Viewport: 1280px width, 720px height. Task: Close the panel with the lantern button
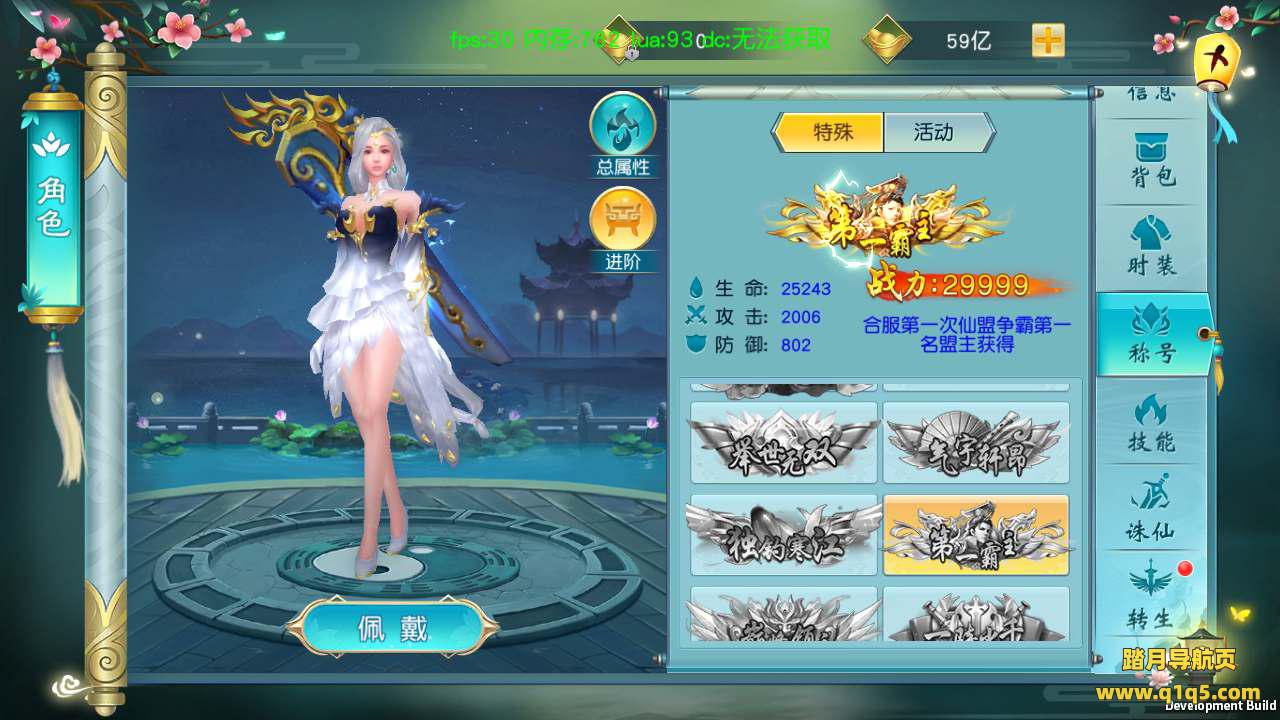coord(1218,58)
